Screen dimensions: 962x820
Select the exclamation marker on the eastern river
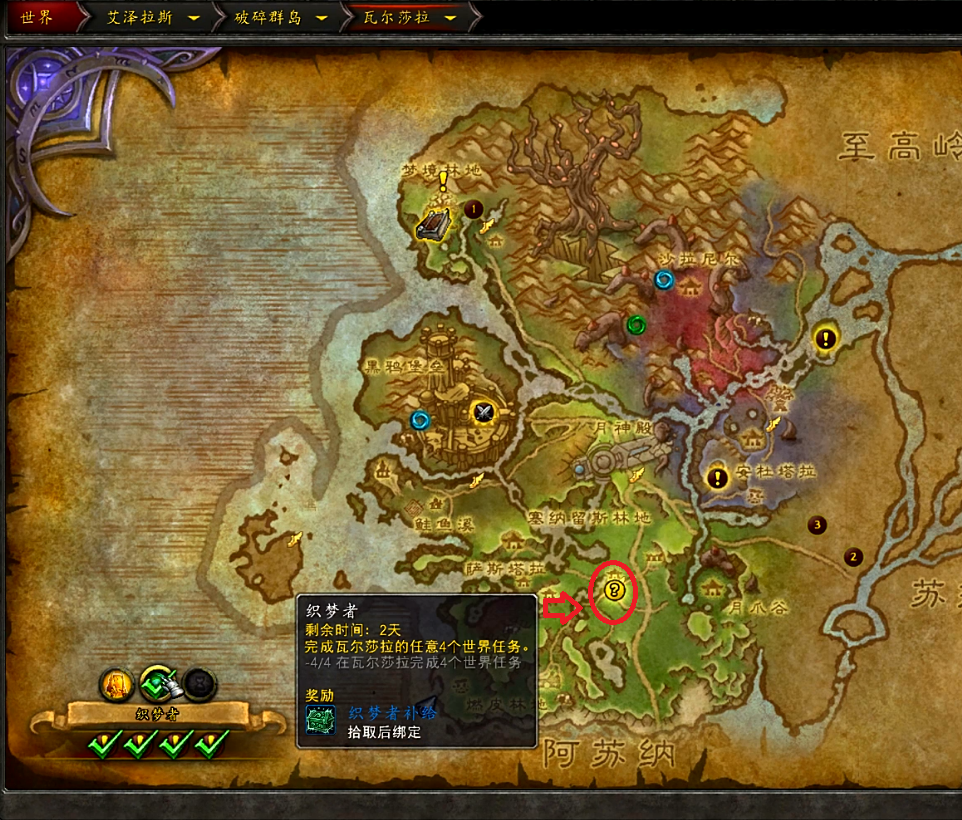pyautogui.click(x=825, y=338)
